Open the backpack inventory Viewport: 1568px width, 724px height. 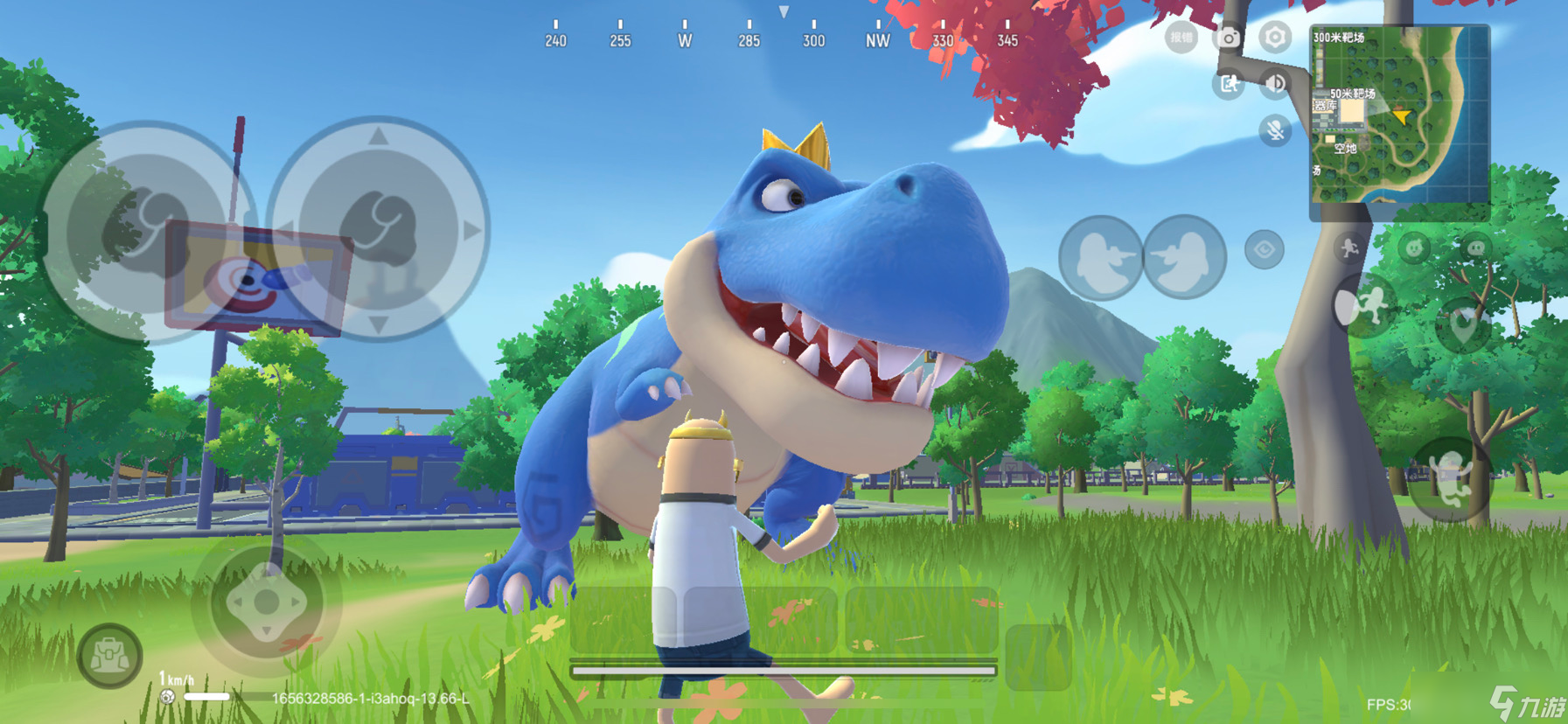tap(110, 656)
